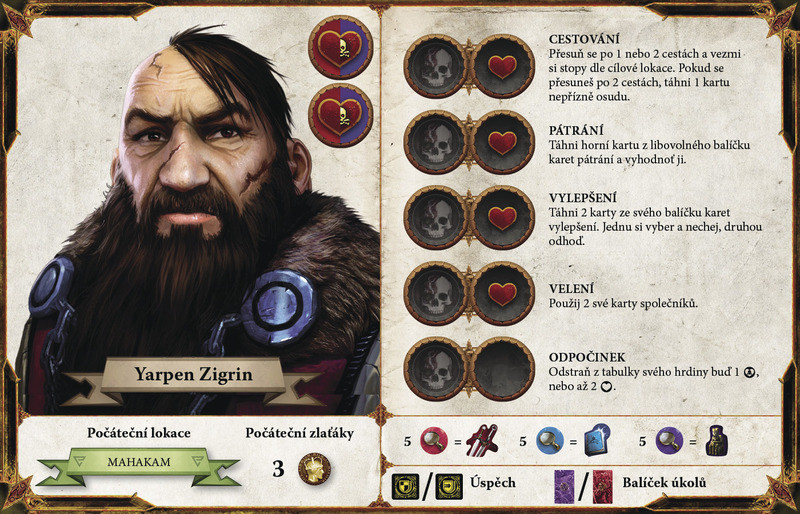Select the skull slot beside Cestování

point(435,66)
